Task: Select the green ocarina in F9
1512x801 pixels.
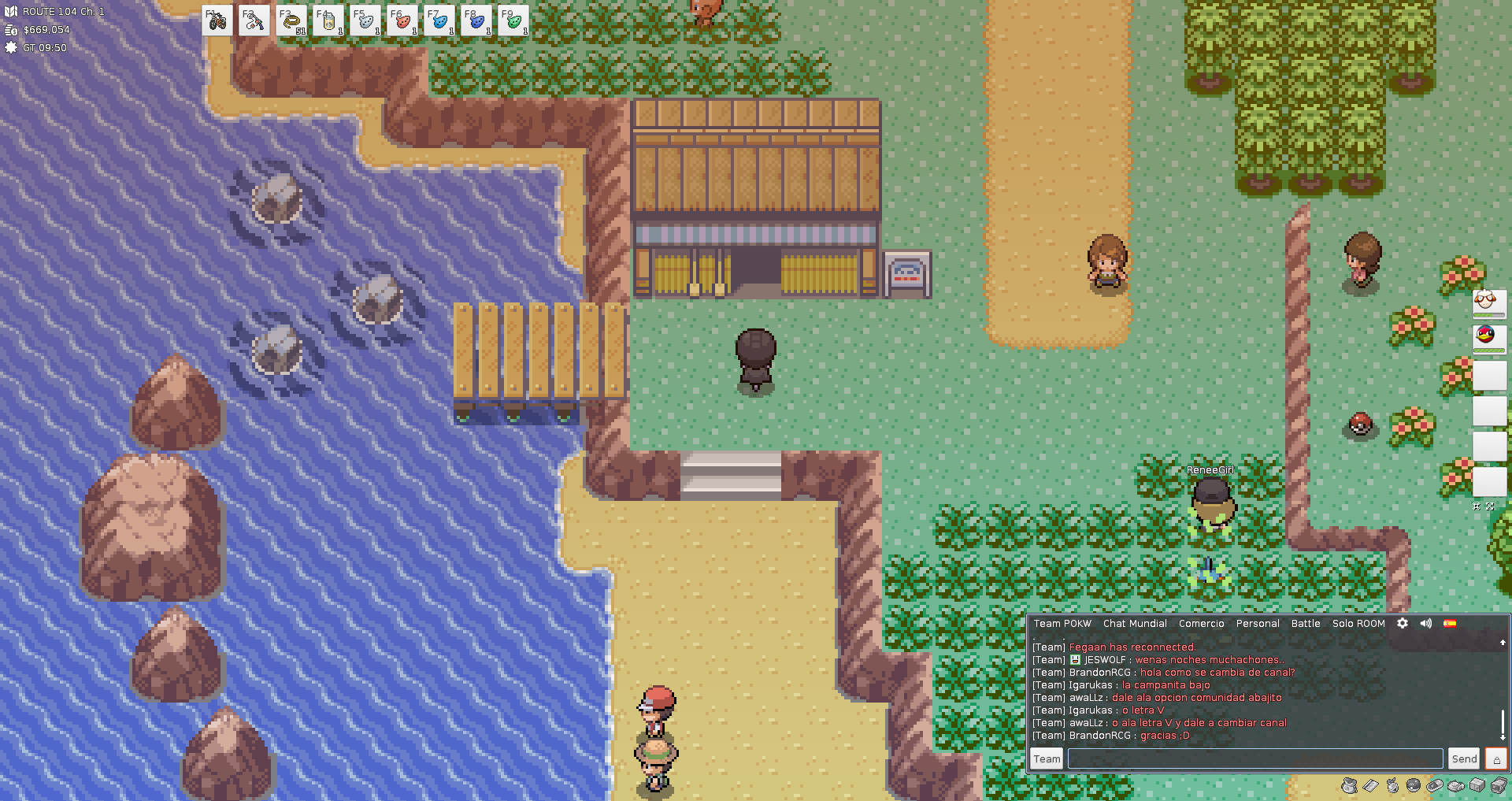Action: click(x=513, y=21)
